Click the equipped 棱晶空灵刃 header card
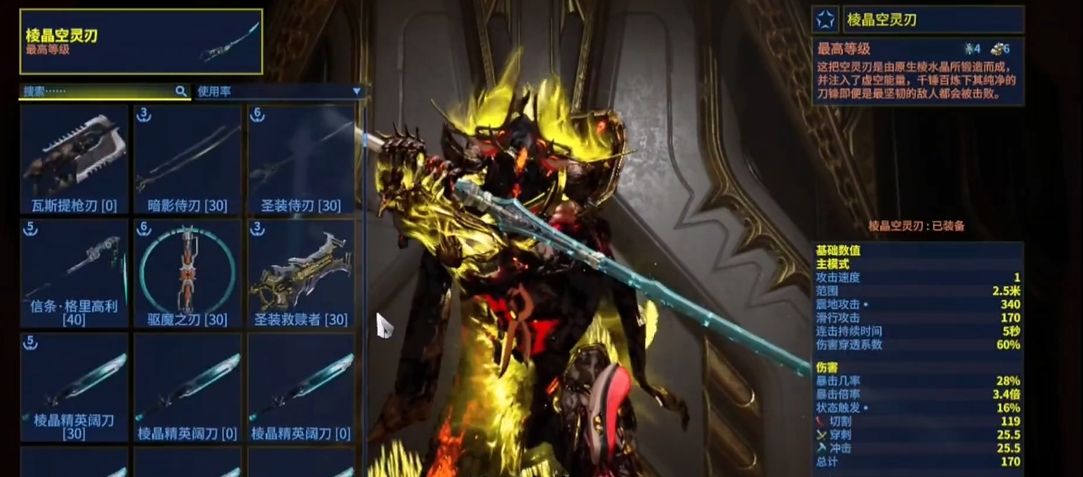The height and width of the screenshot is (477, 1083). 141,41
